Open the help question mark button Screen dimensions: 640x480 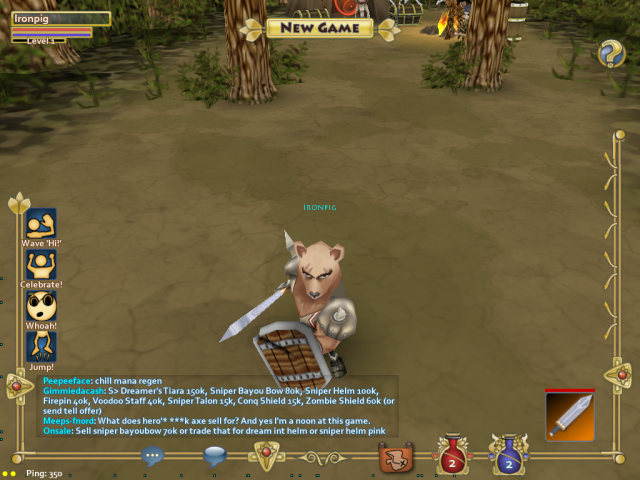tap(611, 54)
